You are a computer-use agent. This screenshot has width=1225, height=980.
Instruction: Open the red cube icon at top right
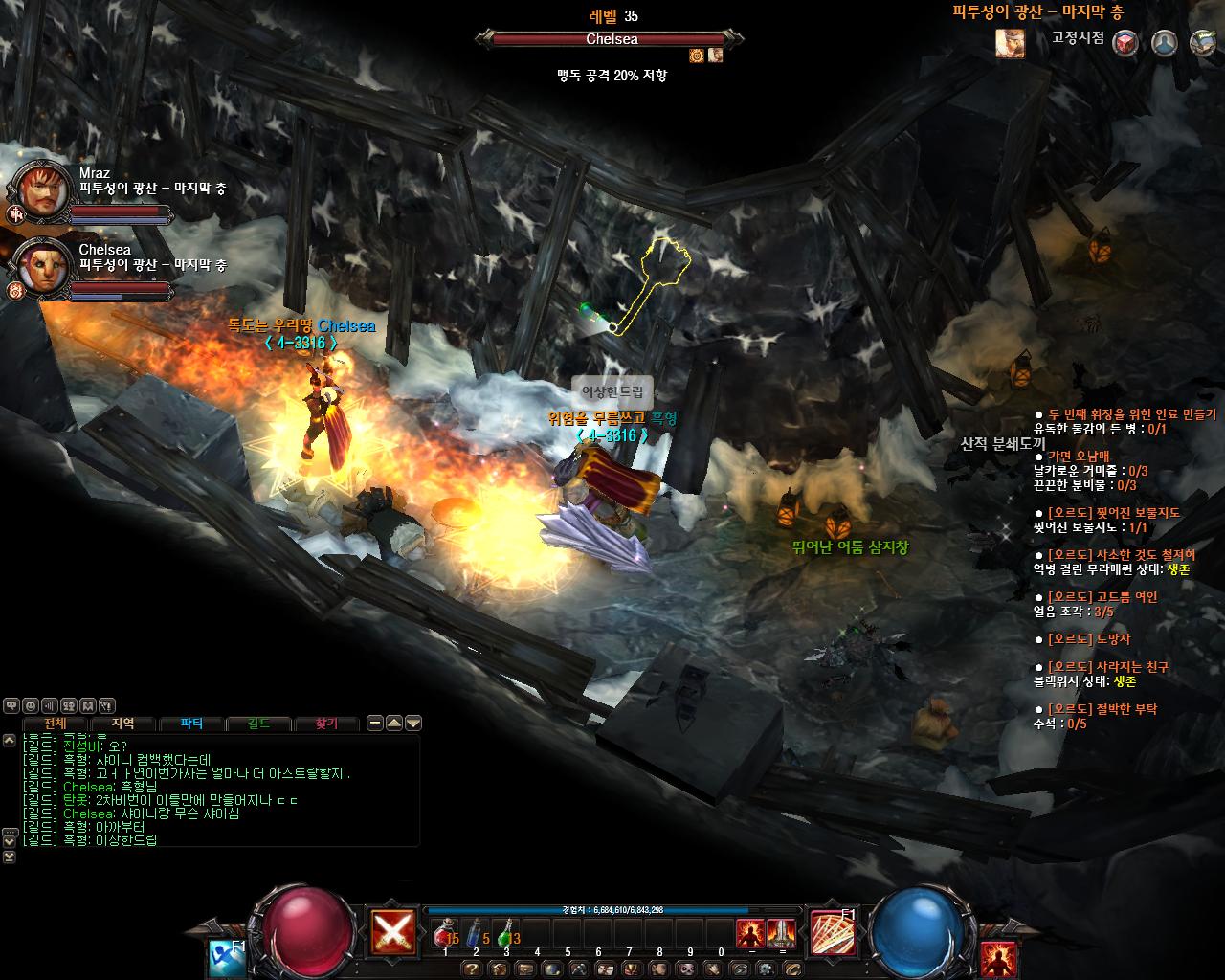pos(1125,43)
